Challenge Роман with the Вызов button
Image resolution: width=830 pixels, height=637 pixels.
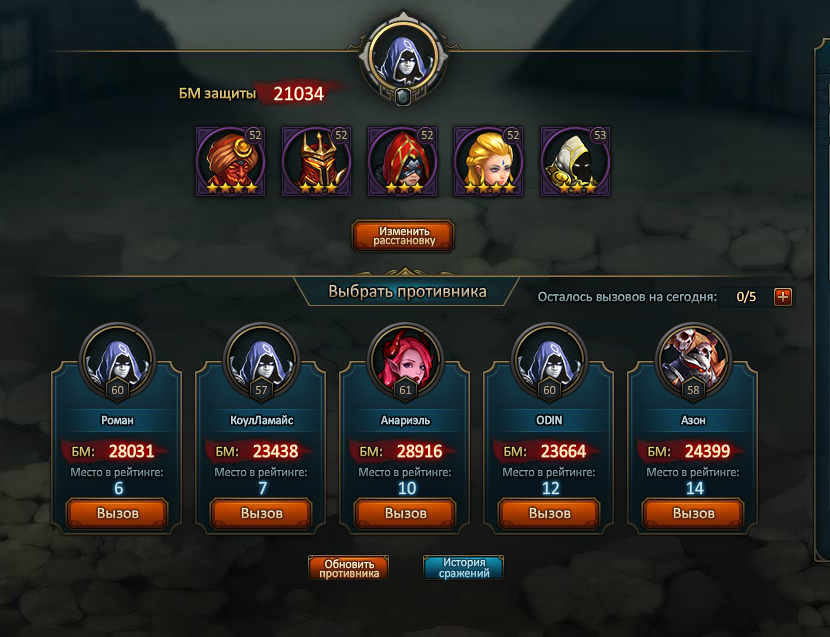pyautogui.click(x=117, y=513)
